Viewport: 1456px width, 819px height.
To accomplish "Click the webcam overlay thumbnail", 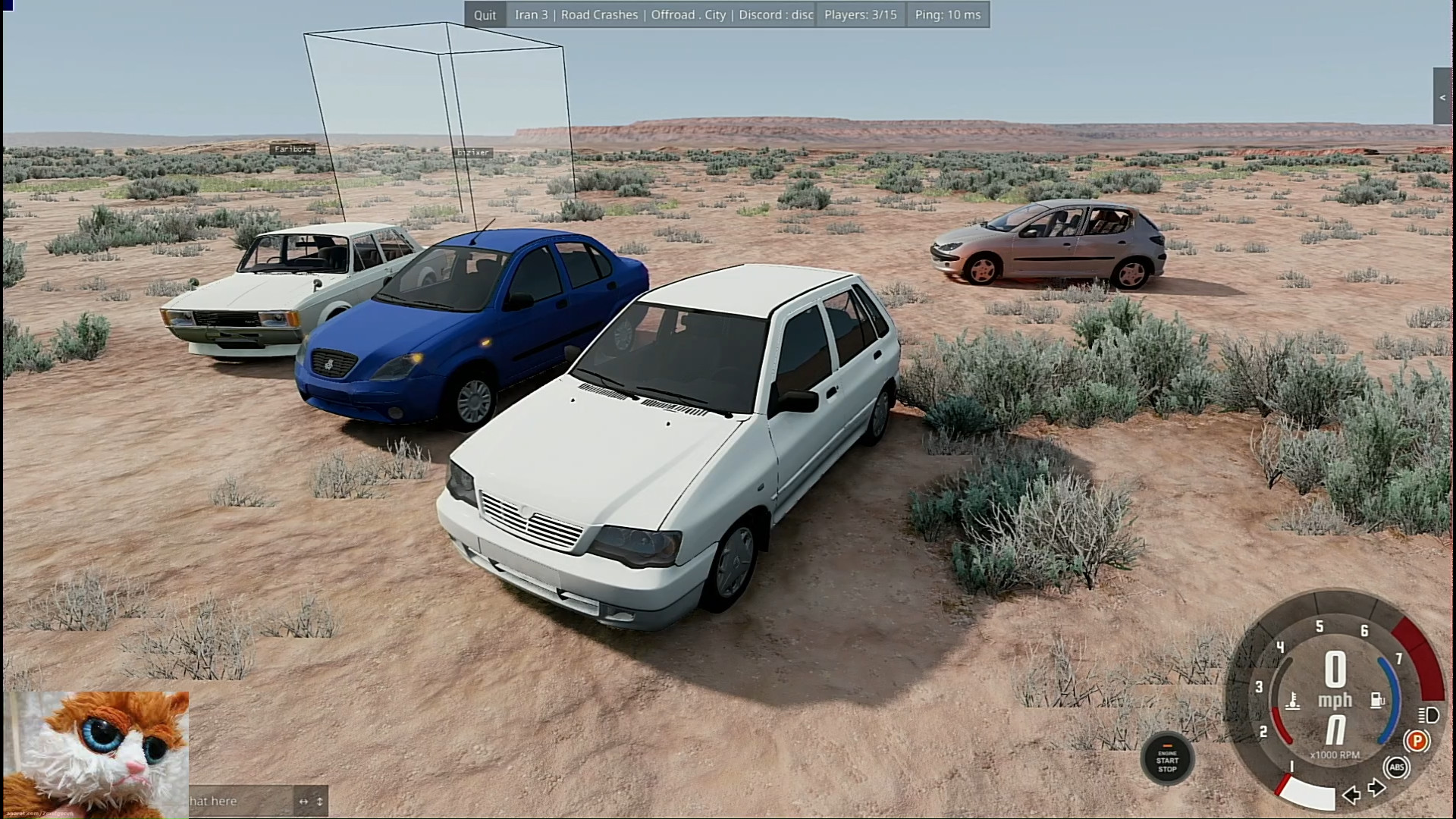I will coord(96,754).
